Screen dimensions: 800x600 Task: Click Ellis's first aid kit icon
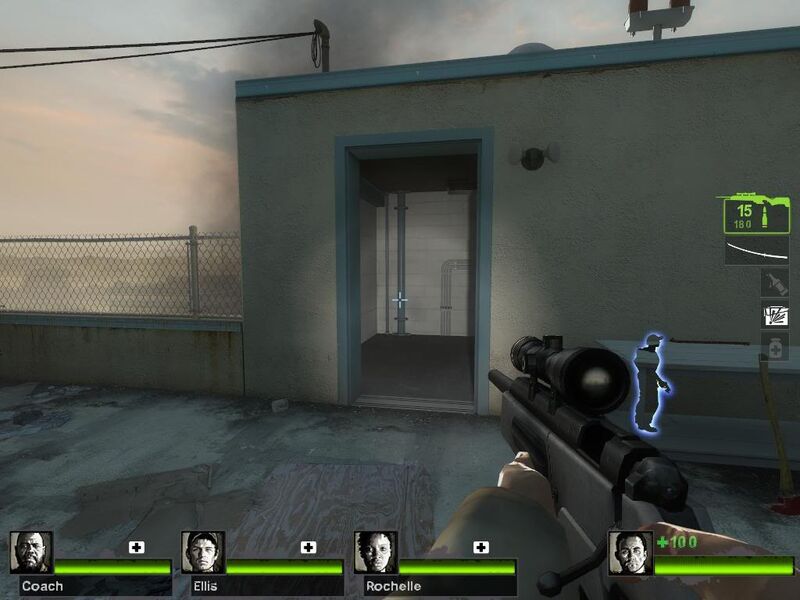coord(309,547)
